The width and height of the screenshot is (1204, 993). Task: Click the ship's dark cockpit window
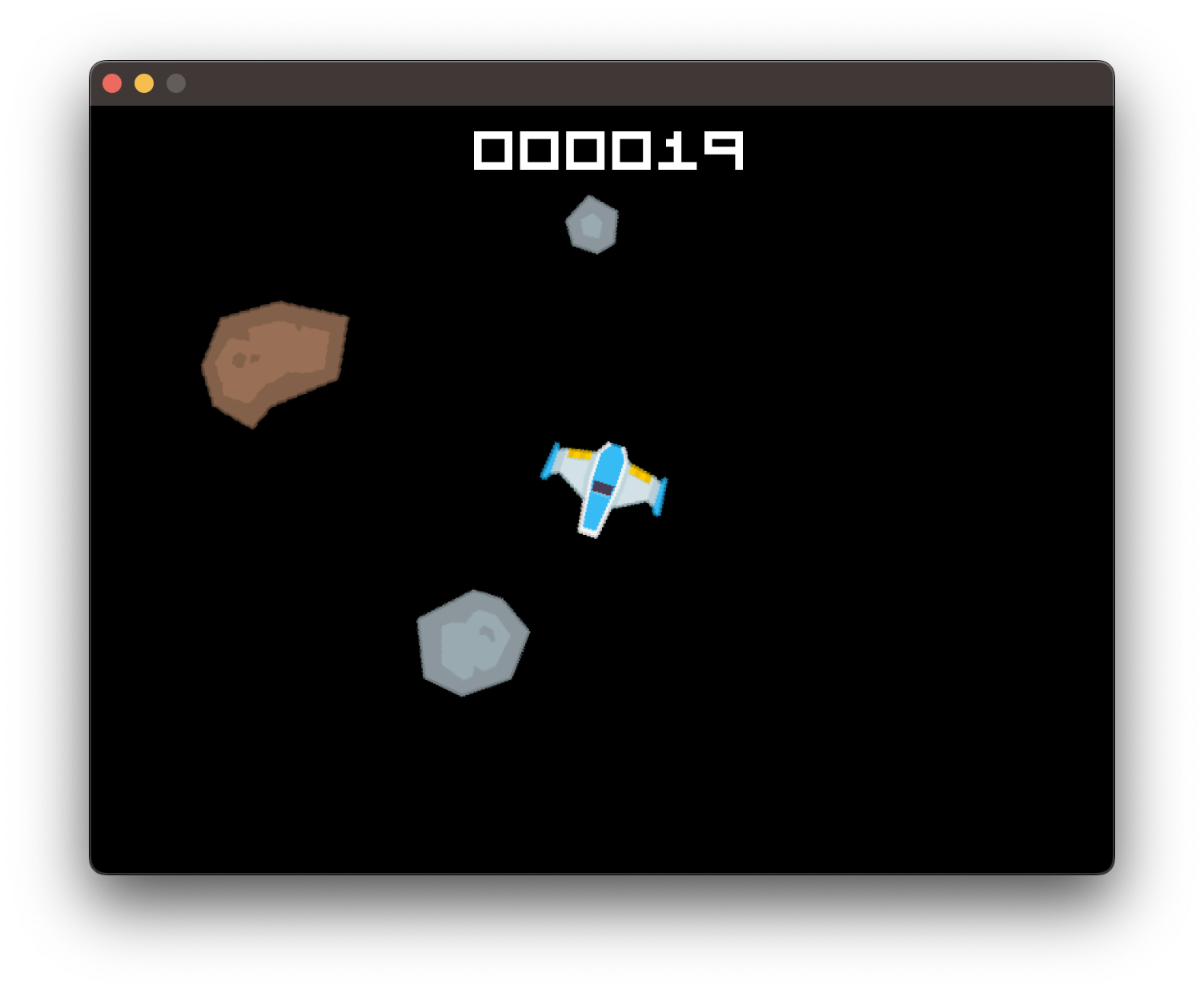coord(603,487)
